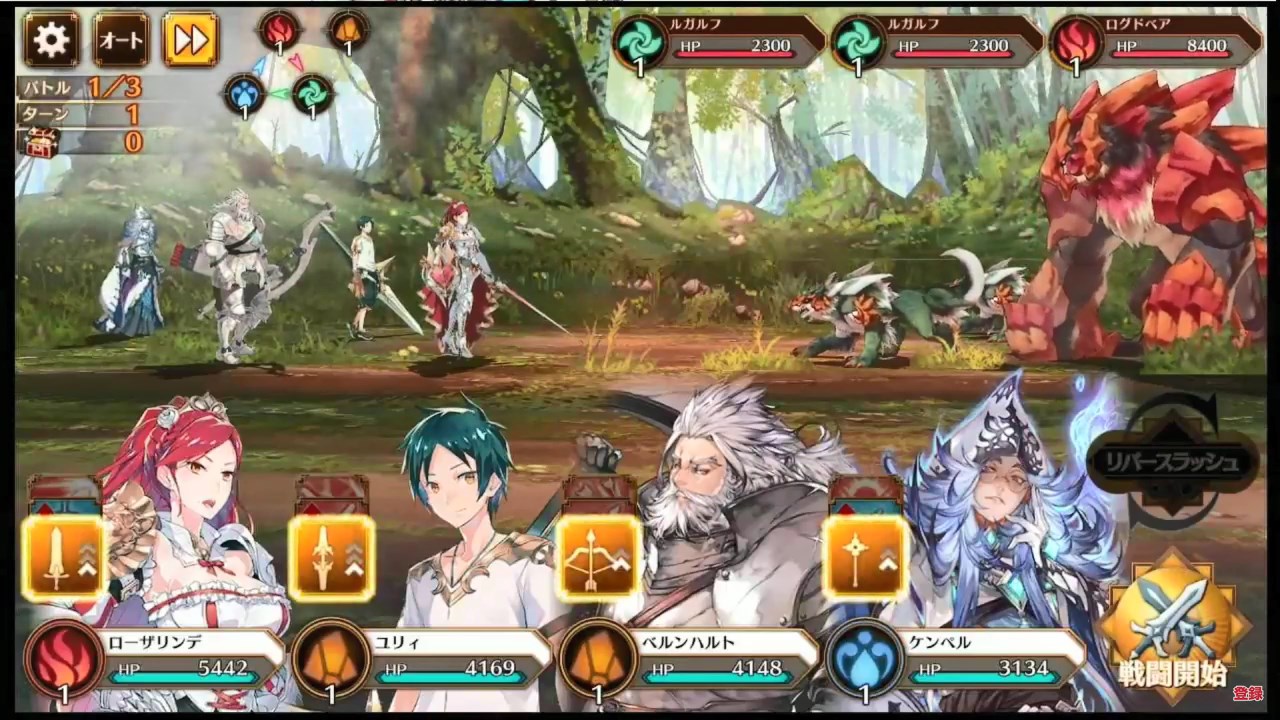Activate the リバーススラッシュ skill button

coord(1171,462)
